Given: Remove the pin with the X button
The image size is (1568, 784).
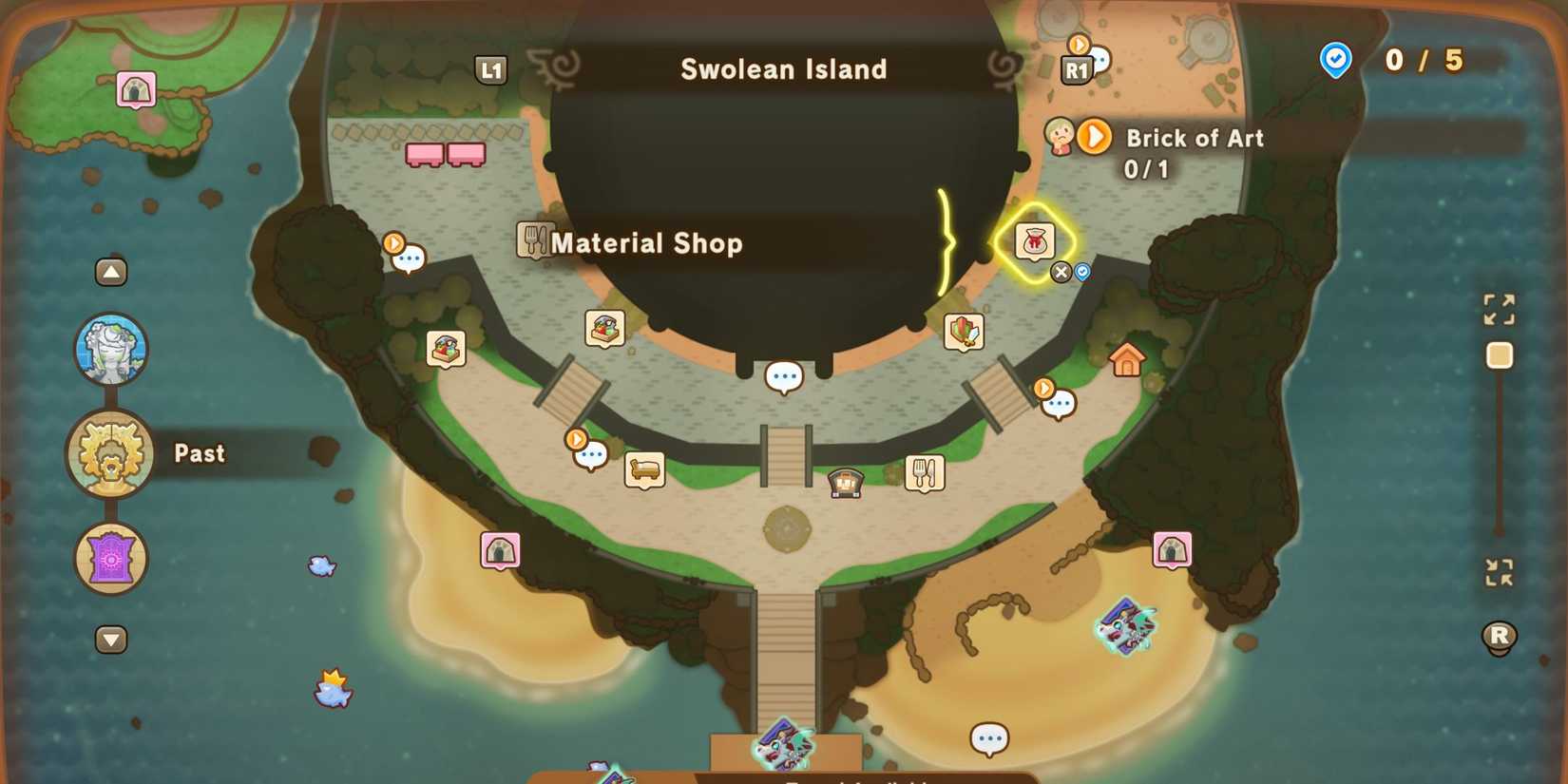Looking at the screenshot, I should [1061, 273].
